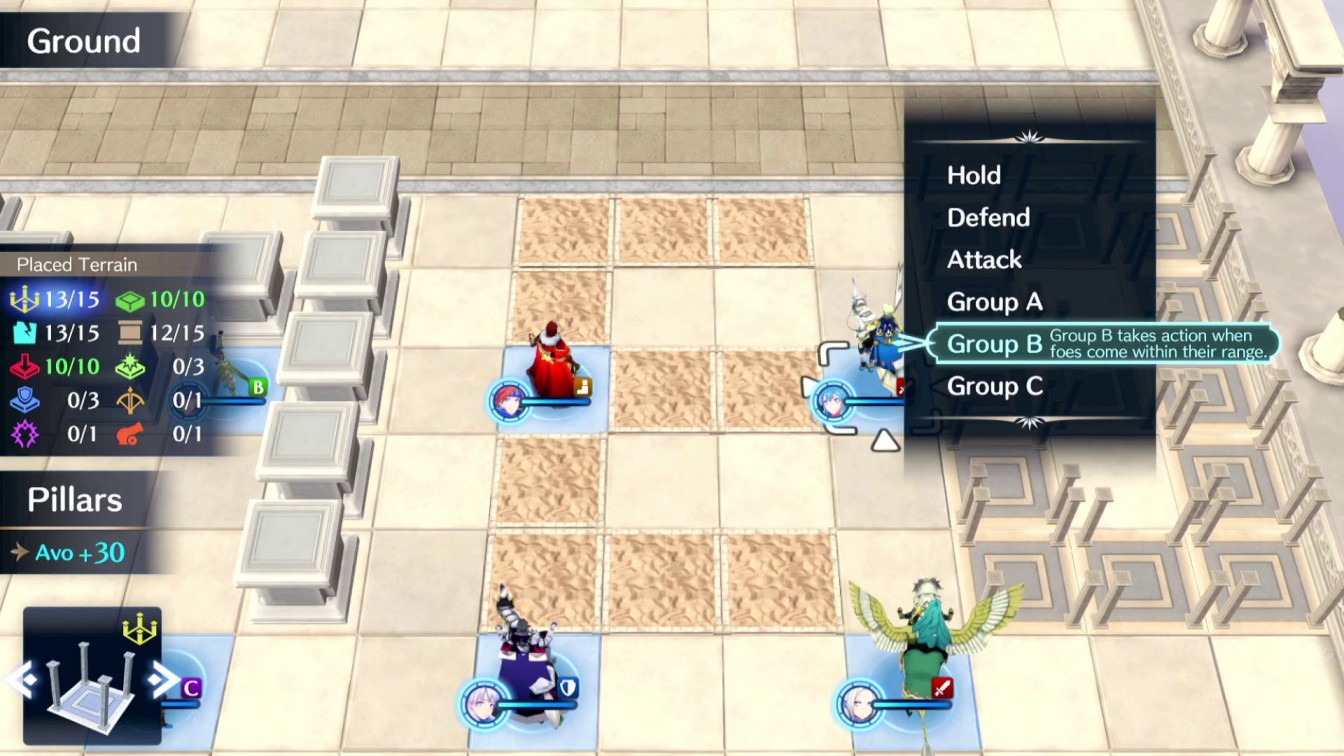Image resolution: width=1344 pixels, height=756 pixels.
Task: Select the red trap terrain icon
Action: [x=22, y=367]
